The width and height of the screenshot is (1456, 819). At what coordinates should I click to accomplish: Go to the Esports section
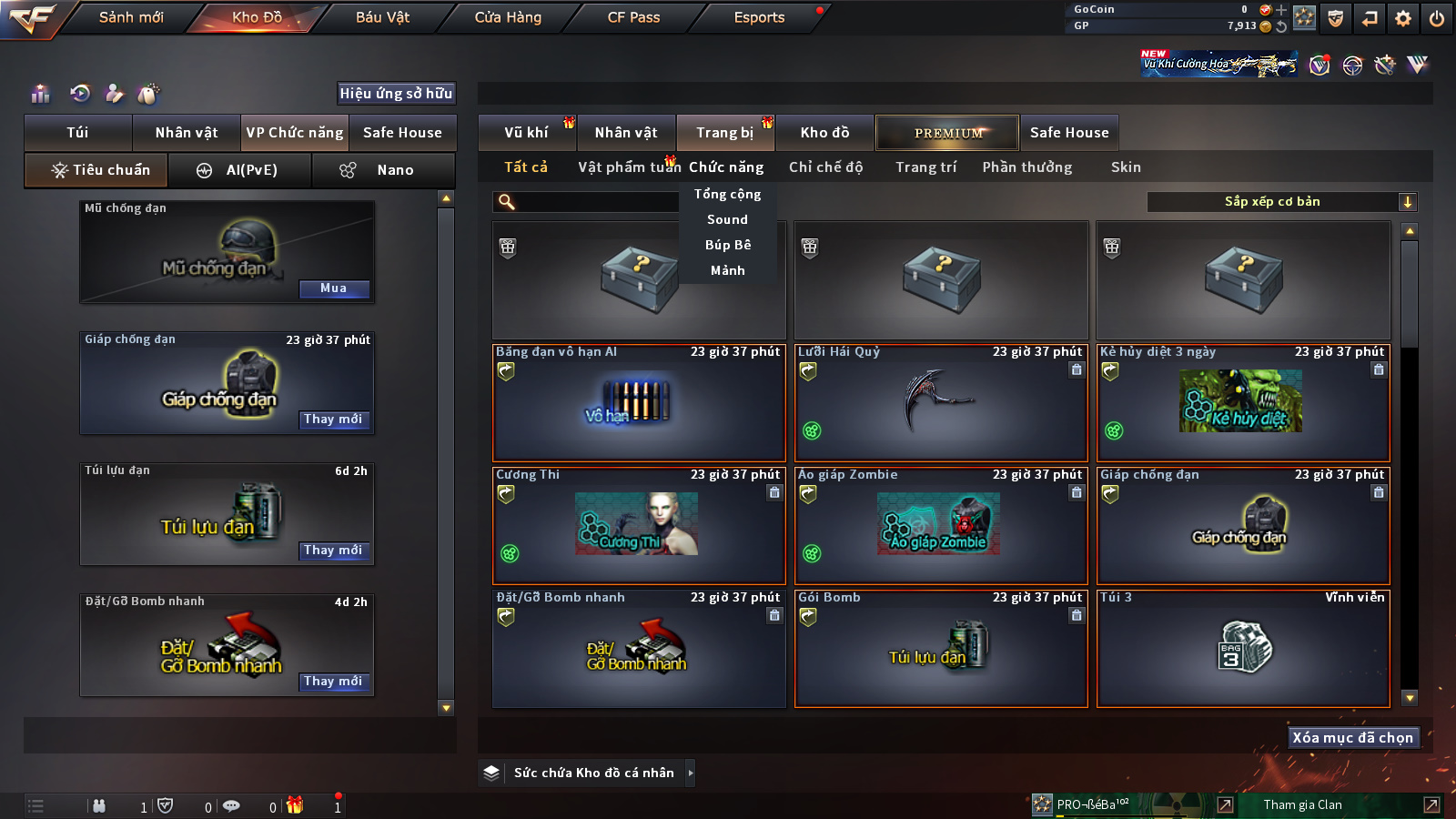point(759,17)
